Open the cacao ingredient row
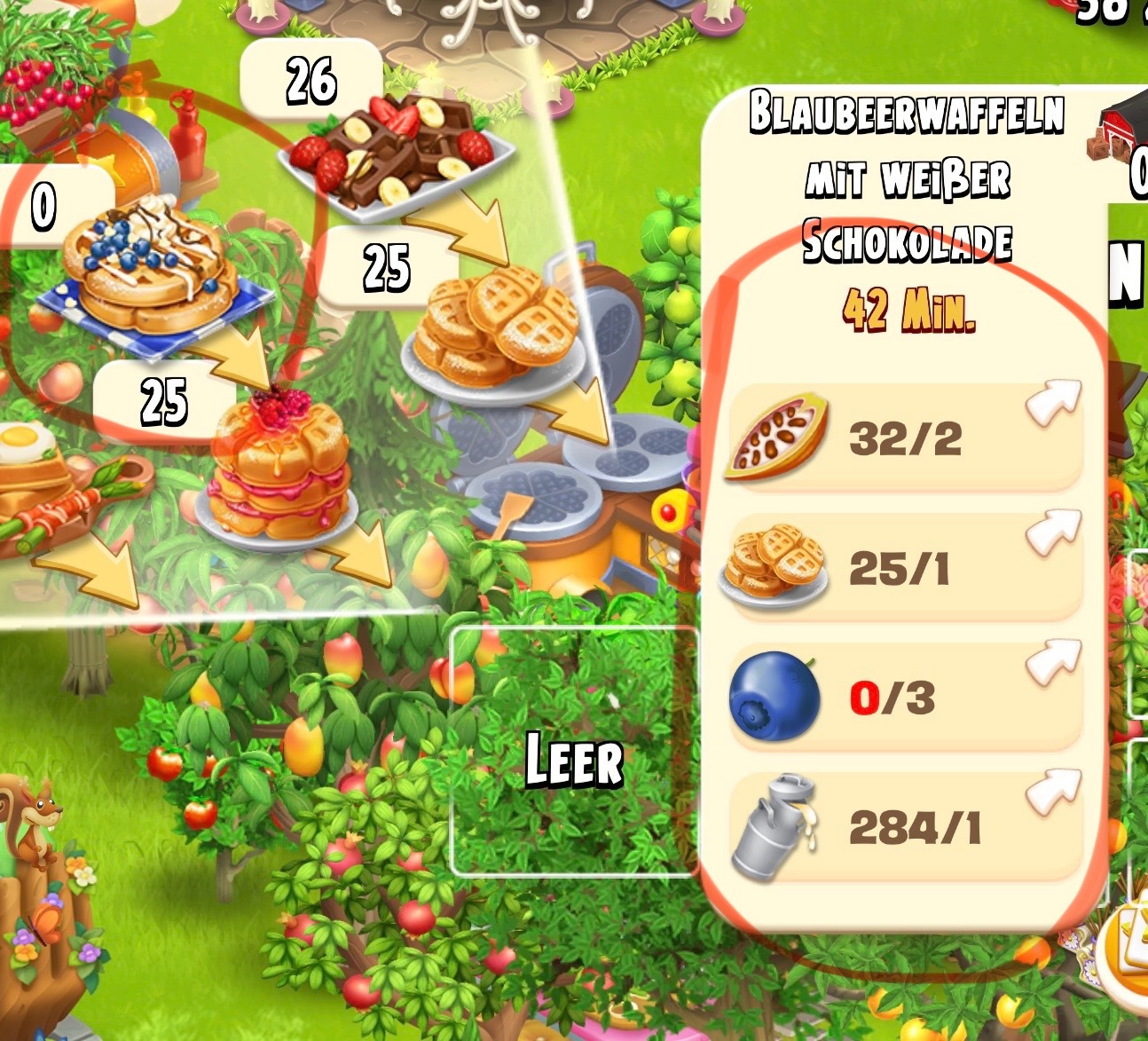This screenshot has height=1041, width=1148. coord(905,438)
